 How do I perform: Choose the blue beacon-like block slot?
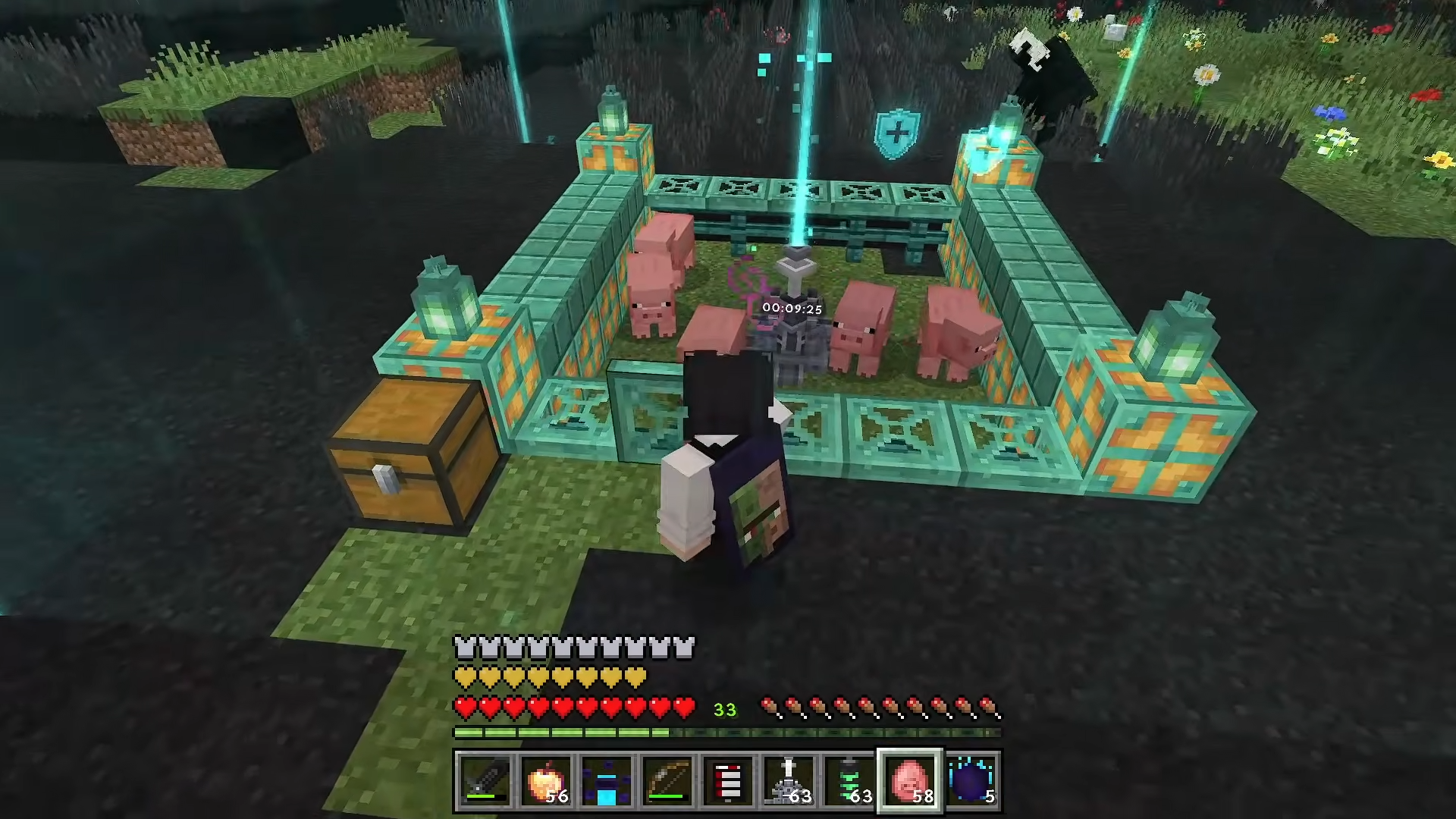(607, 781)
